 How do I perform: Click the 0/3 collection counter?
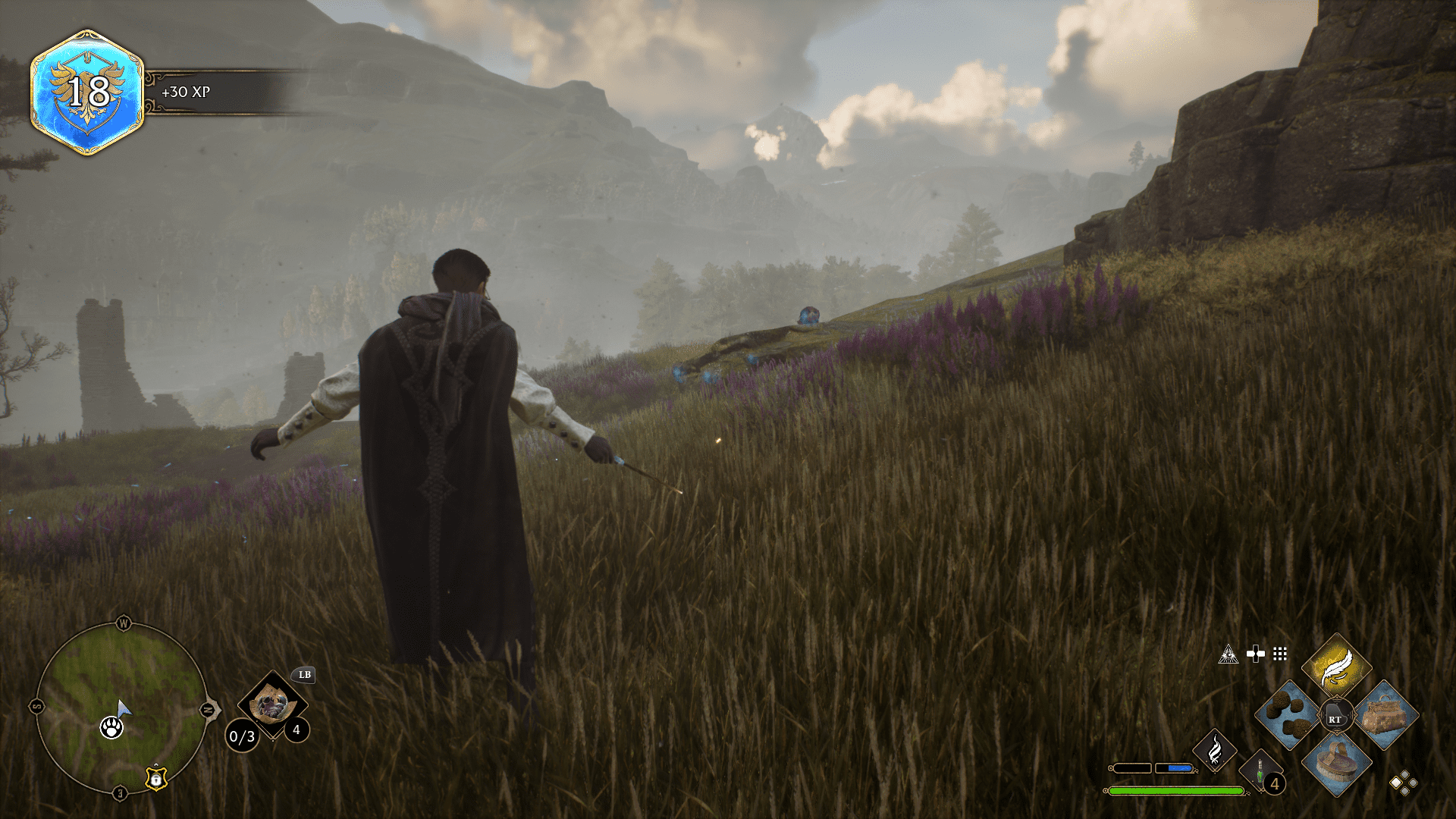click(241, 736)
